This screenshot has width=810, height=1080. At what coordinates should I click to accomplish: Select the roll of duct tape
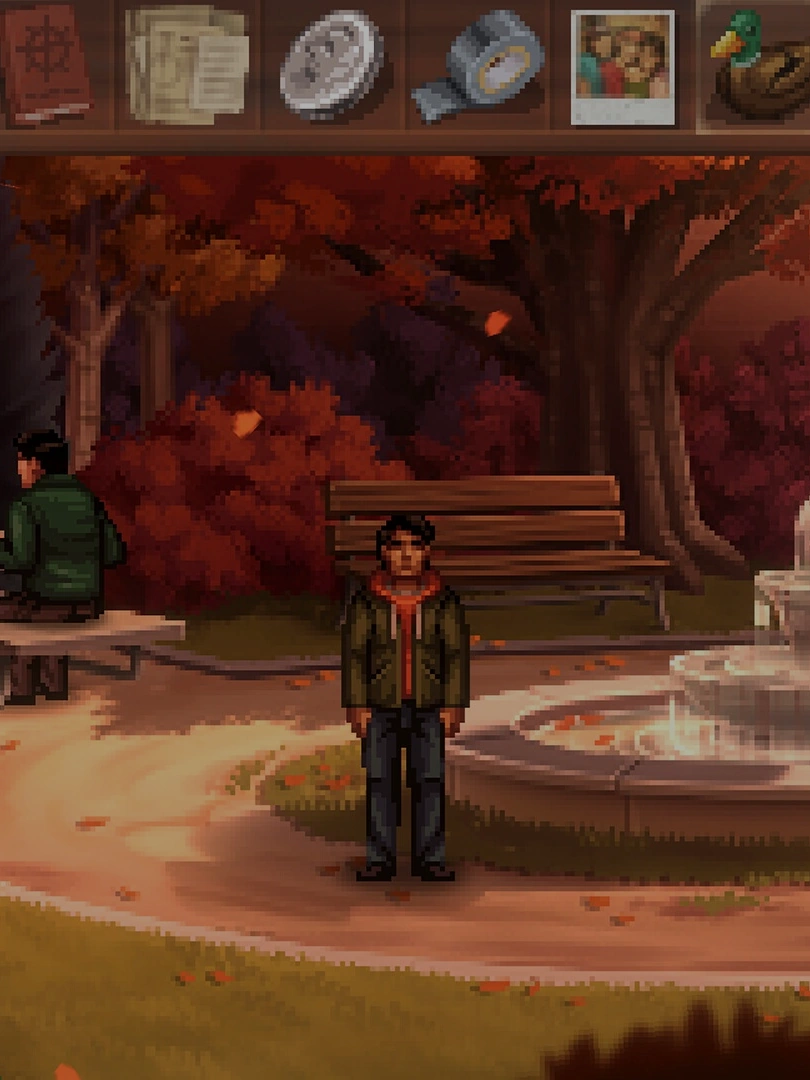coord(478,66)
